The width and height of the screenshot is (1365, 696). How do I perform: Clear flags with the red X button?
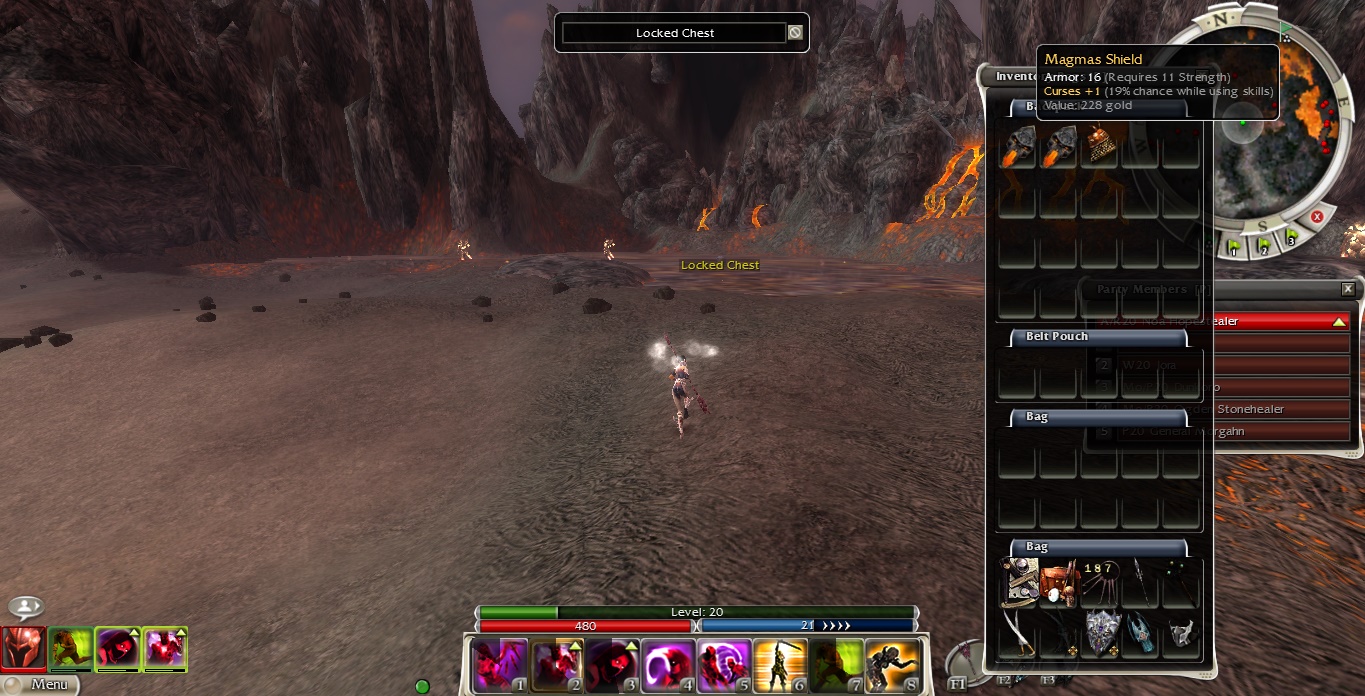coord(1317,216)
